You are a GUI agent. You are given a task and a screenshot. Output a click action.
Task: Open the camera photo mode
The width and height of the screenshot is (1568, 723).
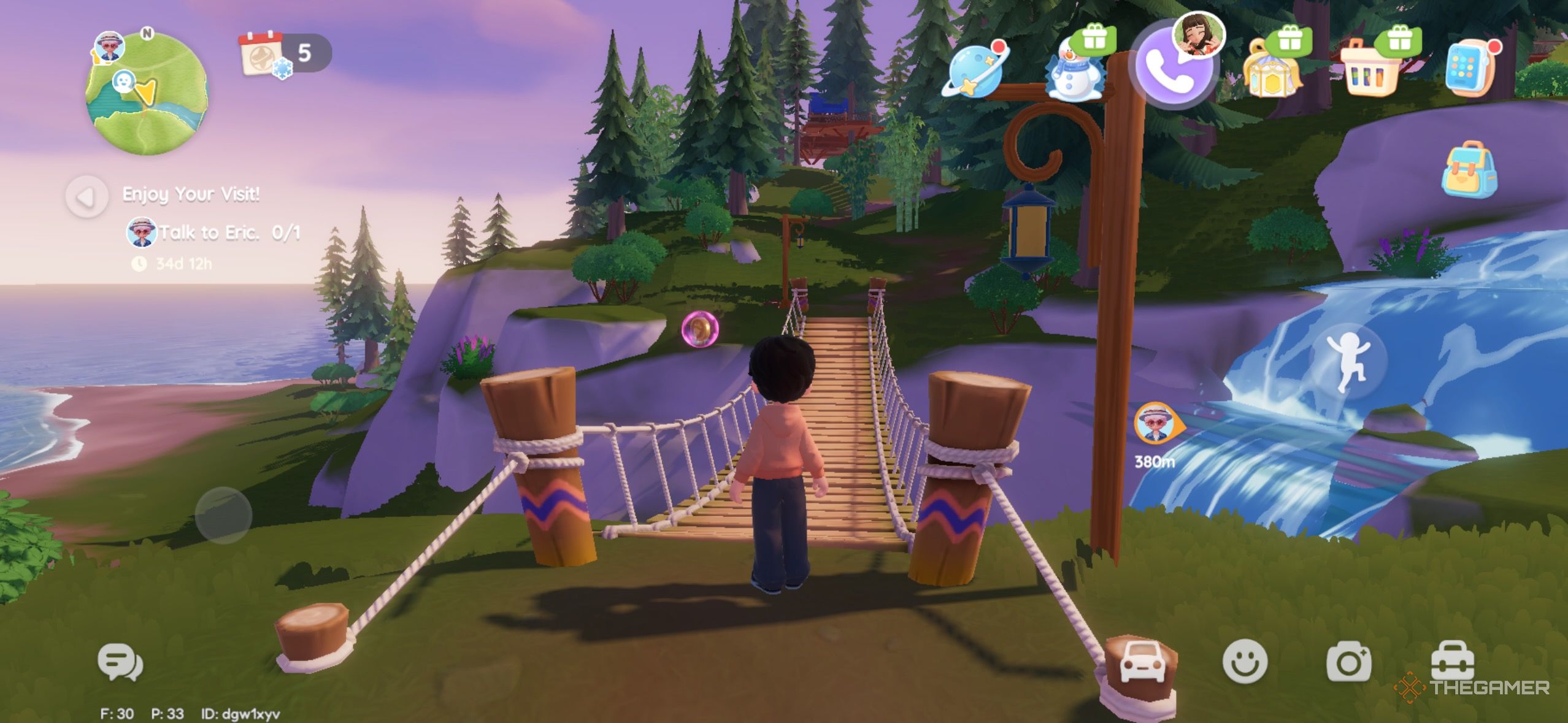tap(1348, 662)
